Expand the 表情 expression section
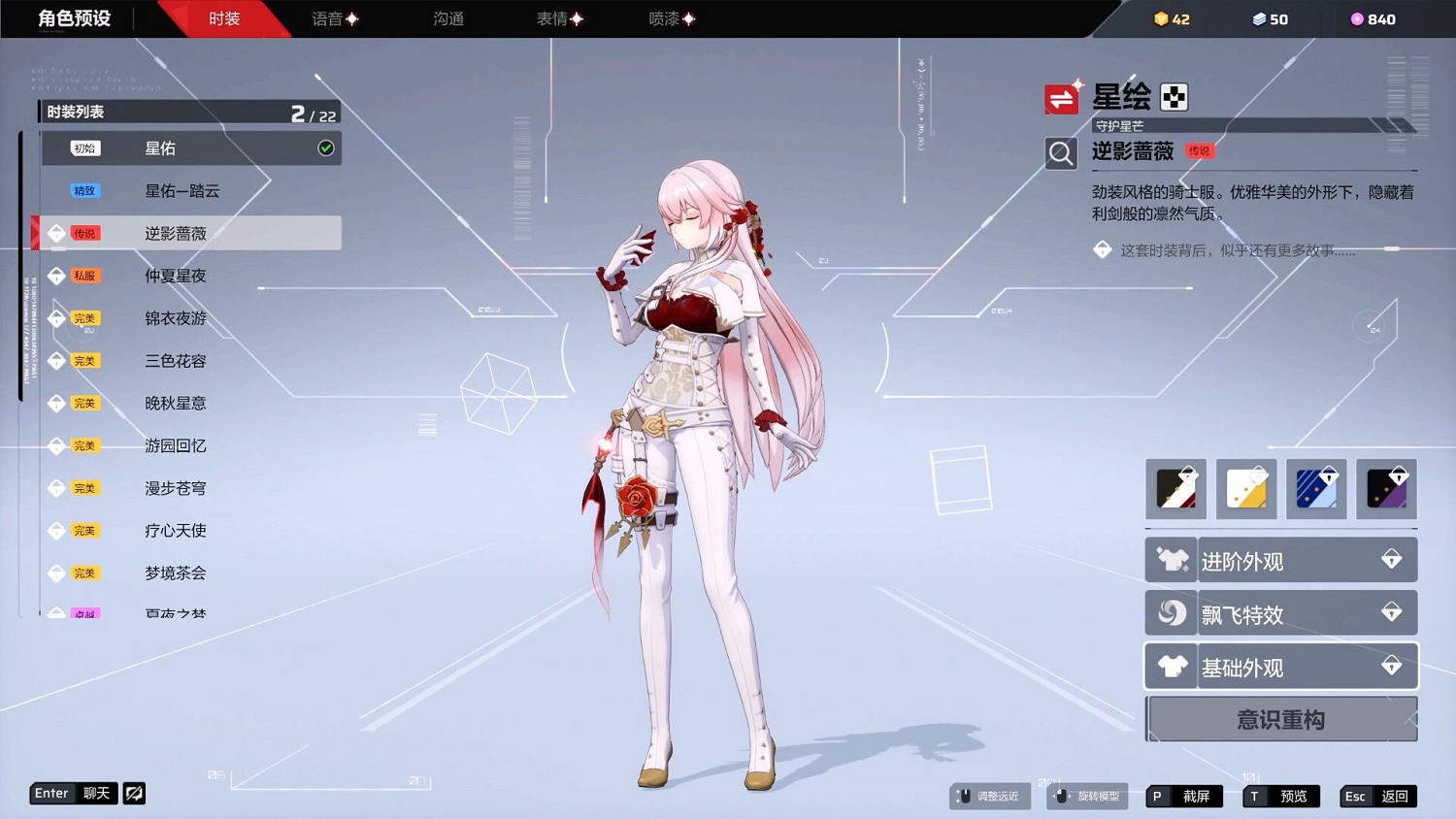Viewport: 1456px width, 819px height. tap(558, 18)
